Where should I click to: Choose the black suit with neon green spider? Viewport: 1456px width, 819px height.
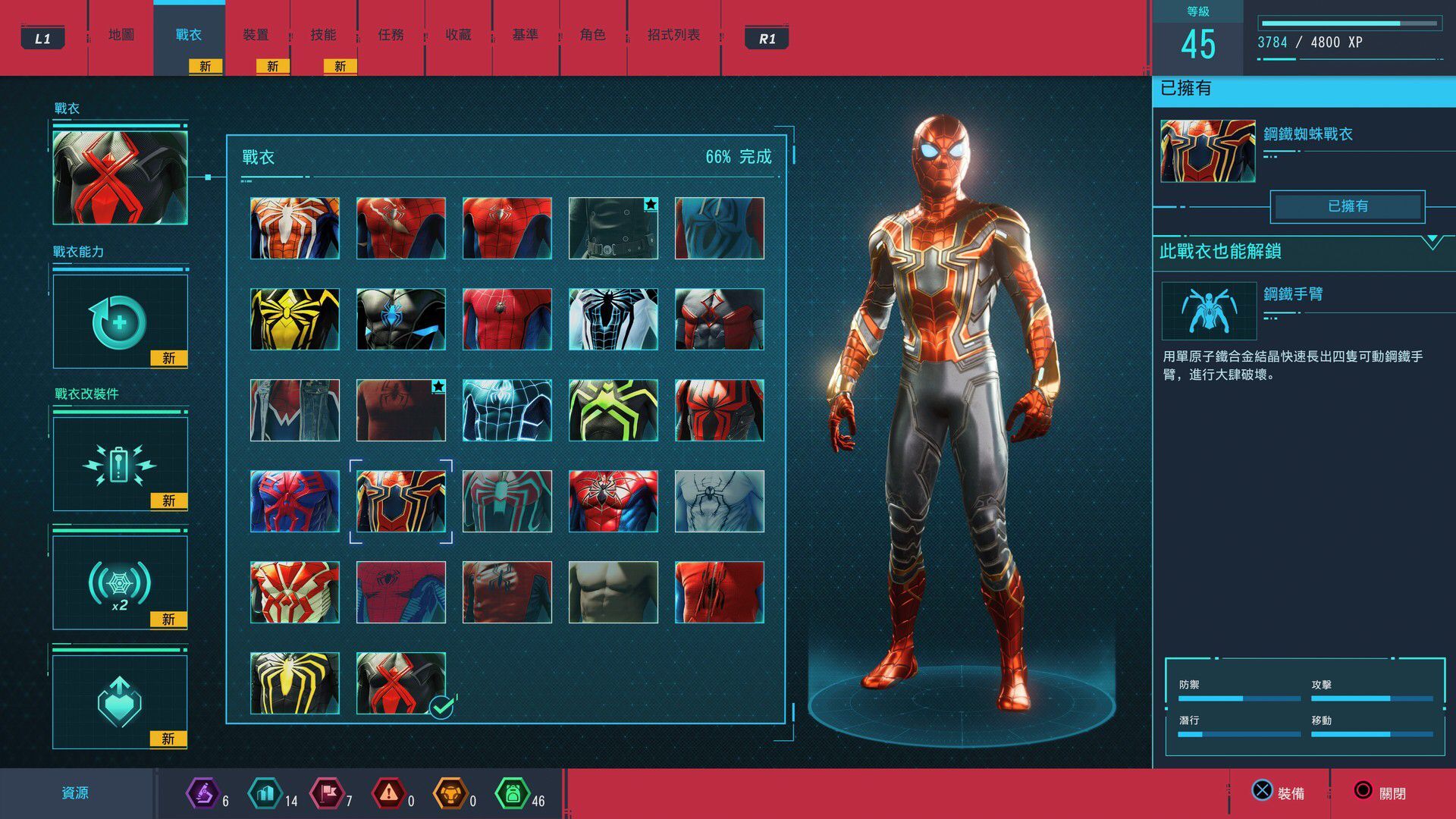(613, 410)
